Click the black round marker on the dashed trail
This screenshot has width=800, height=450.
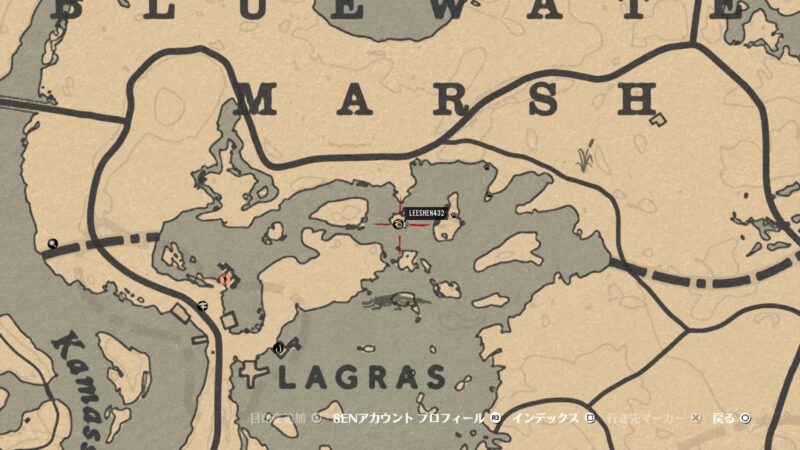pyautogui.click(x=52, y=242)
